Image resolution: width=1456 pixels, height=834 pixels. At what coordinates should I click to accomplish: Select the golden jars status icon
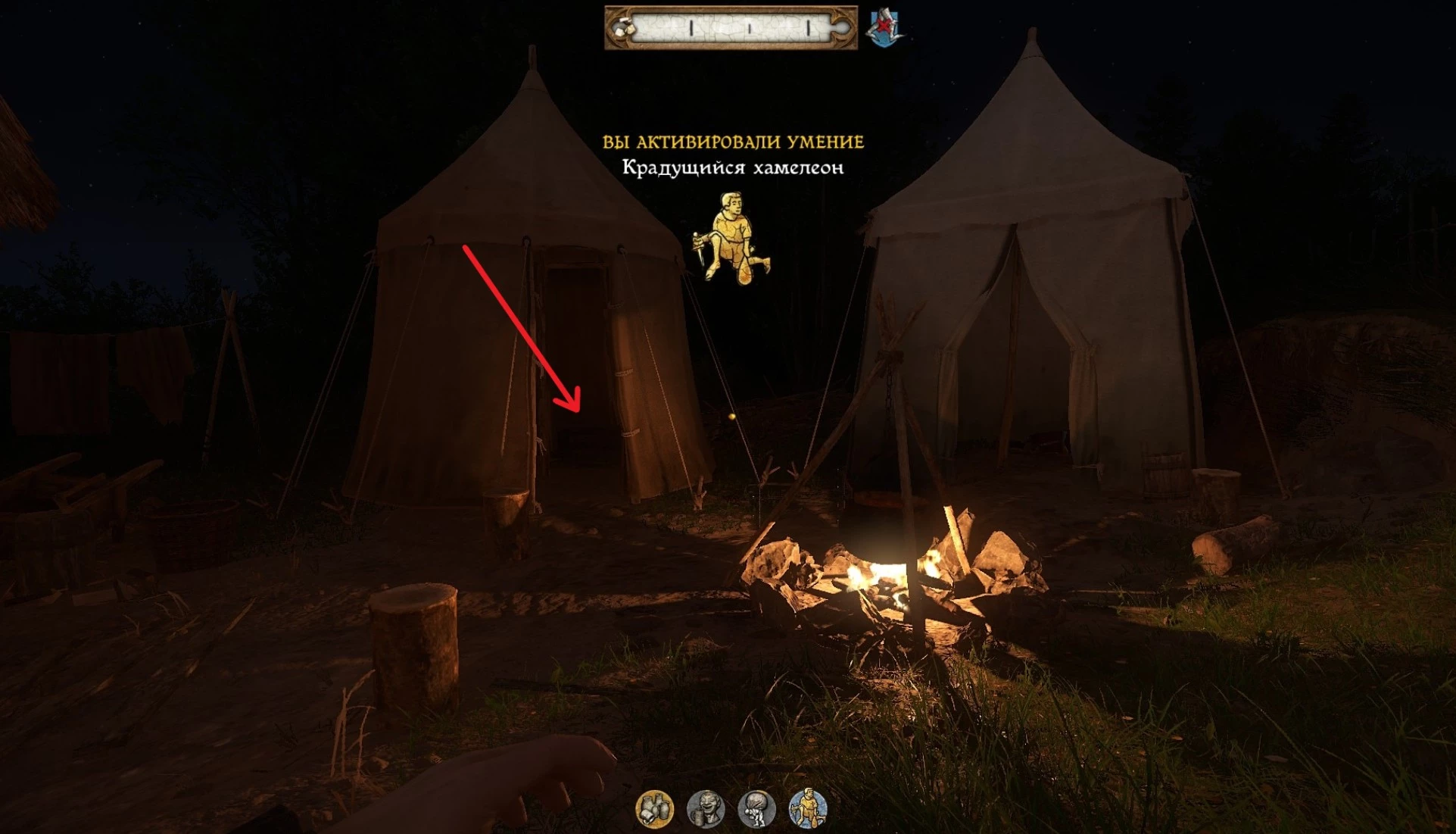655,809
